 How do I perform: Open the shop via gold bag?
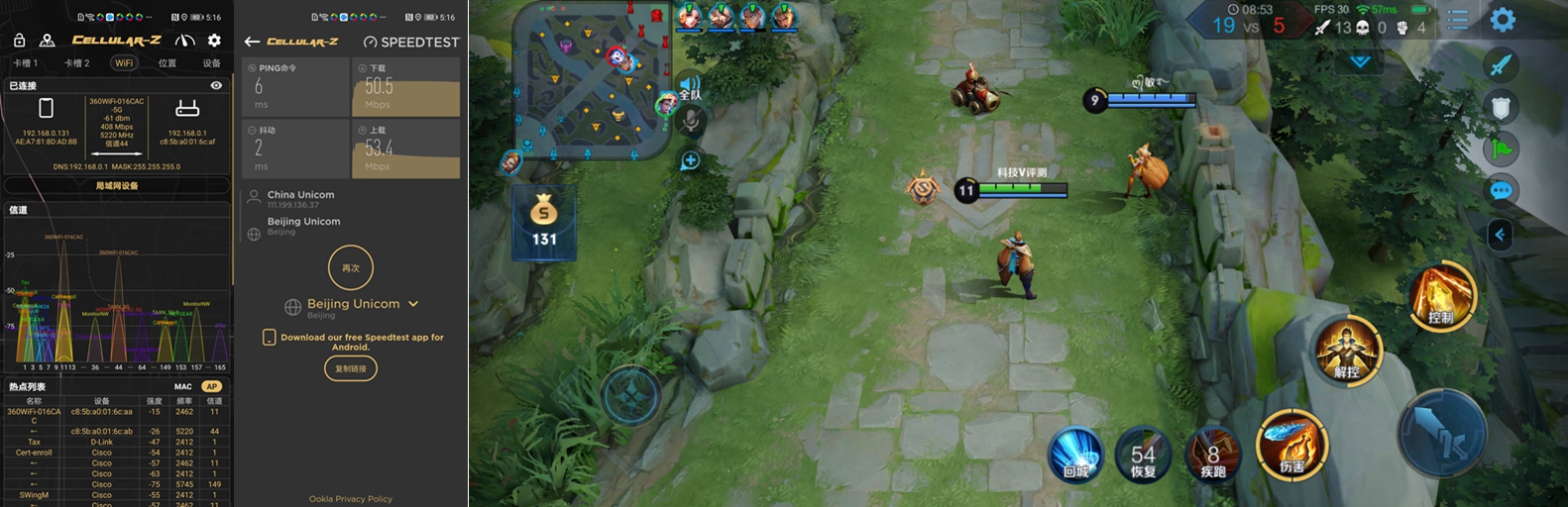click(544, 222)
